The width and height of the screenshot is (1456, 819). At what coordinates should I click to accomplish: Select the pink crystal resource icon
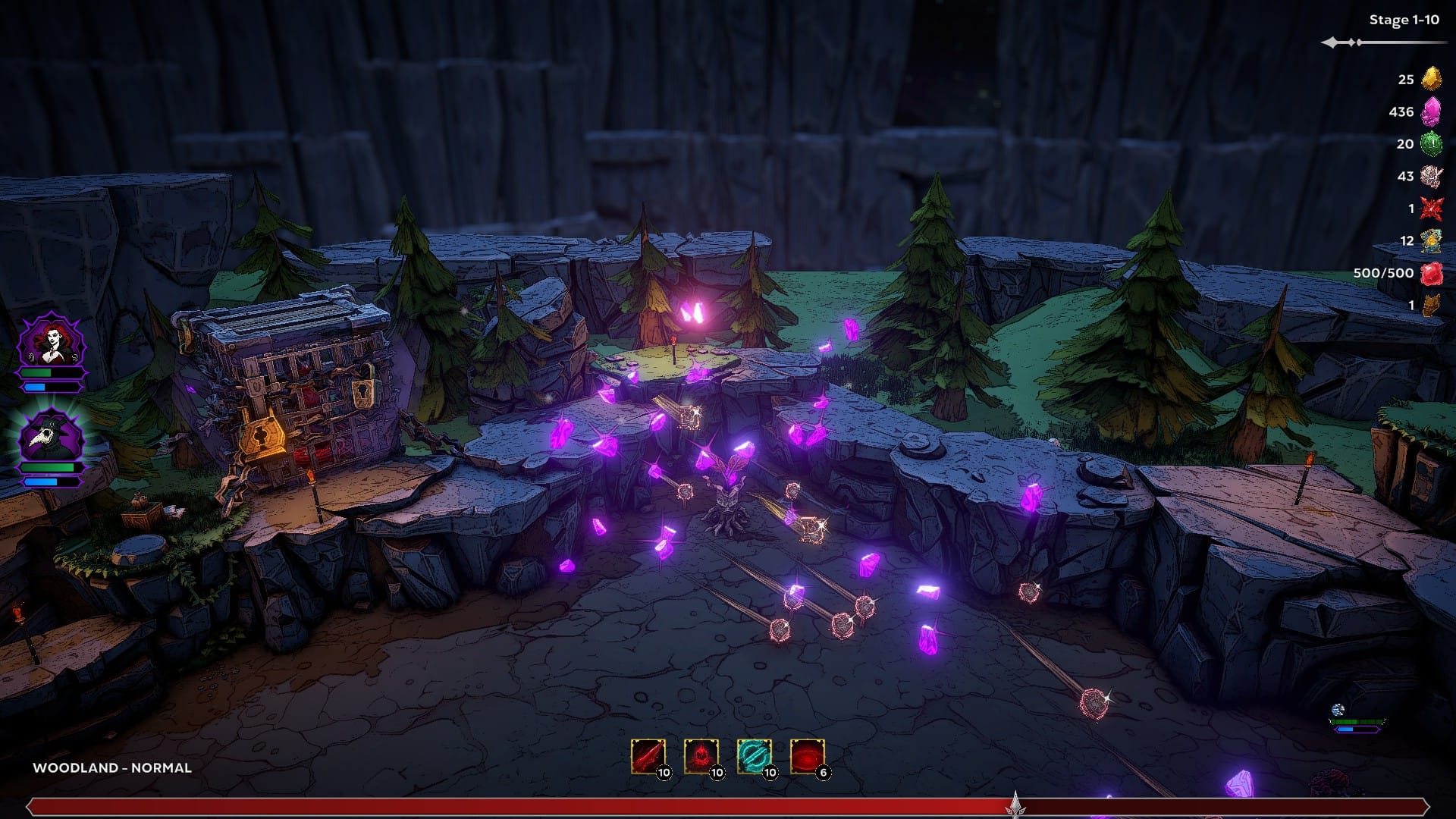click(x=1431, y=111)
